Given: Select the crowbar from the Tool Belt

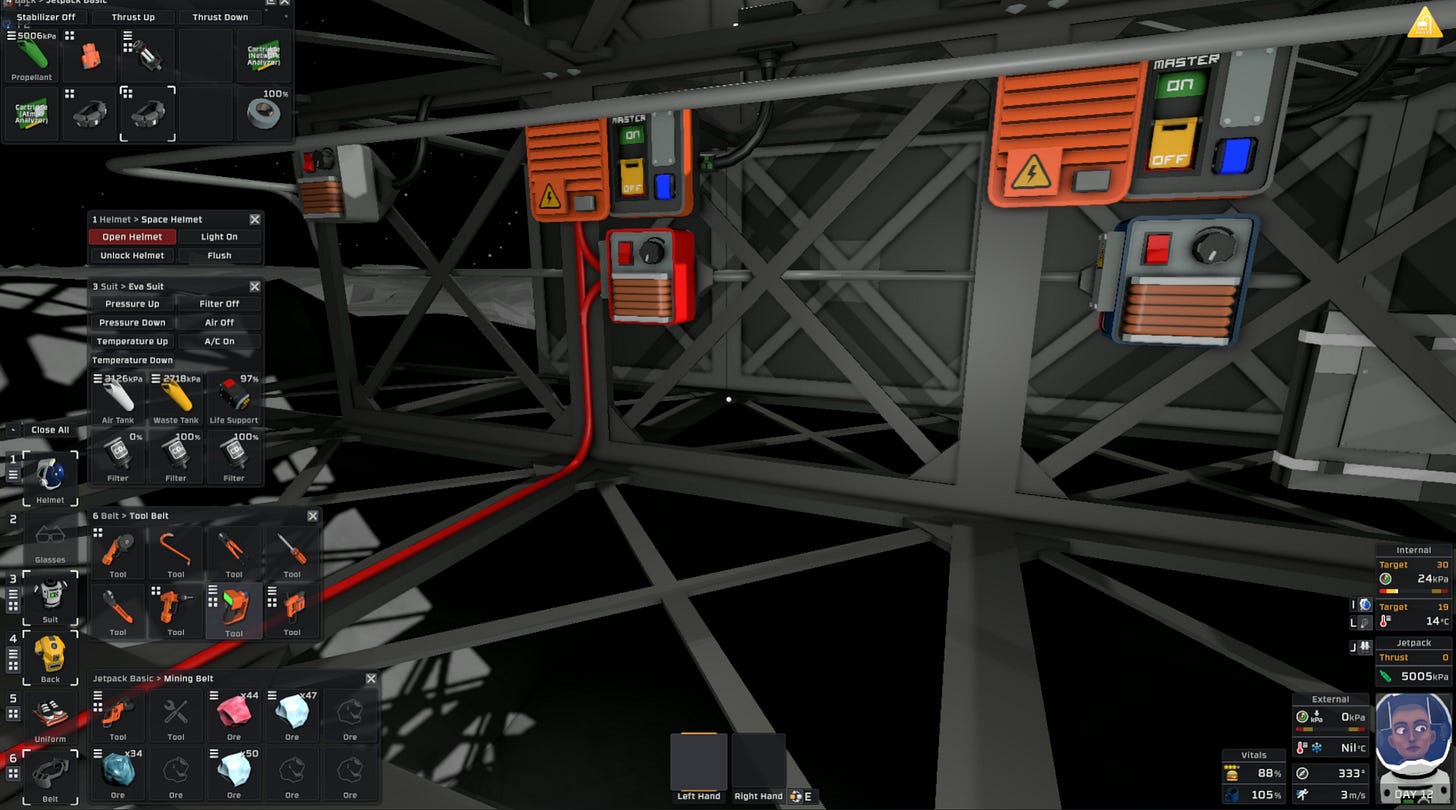Looking at the screenshot, I should [175, 548].
